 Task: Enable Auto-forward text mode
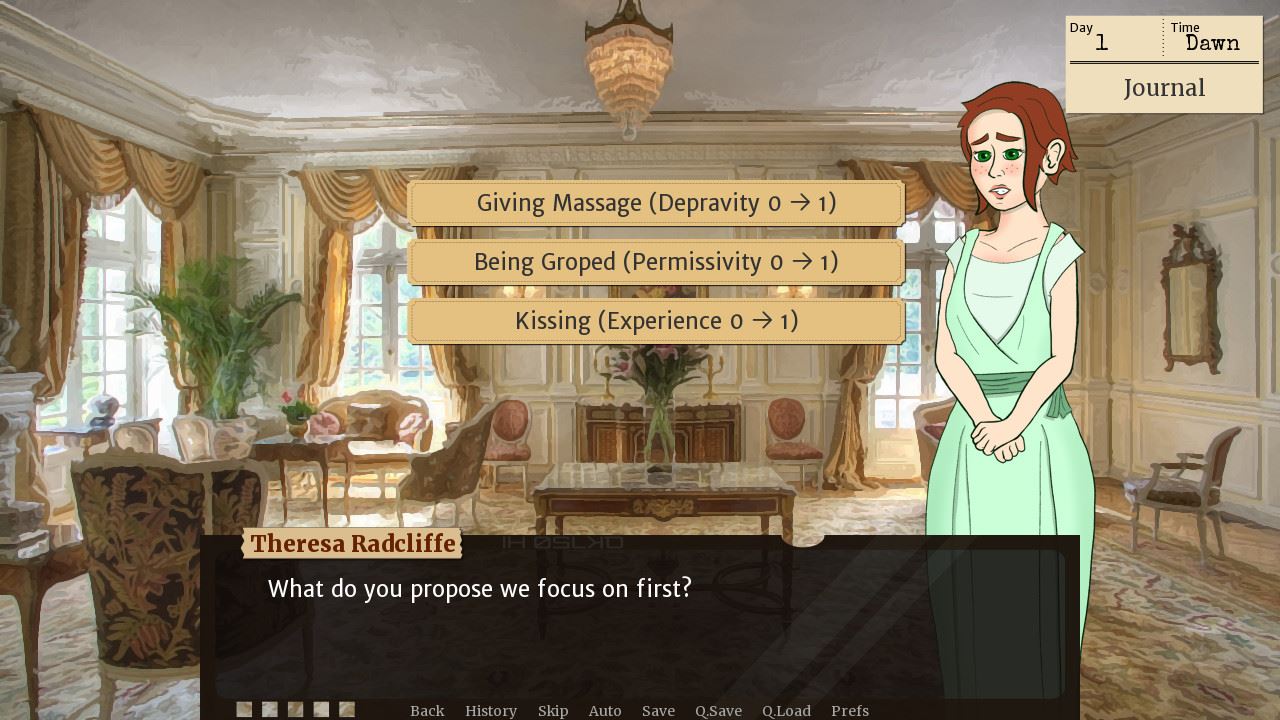(x=605, y=710)
